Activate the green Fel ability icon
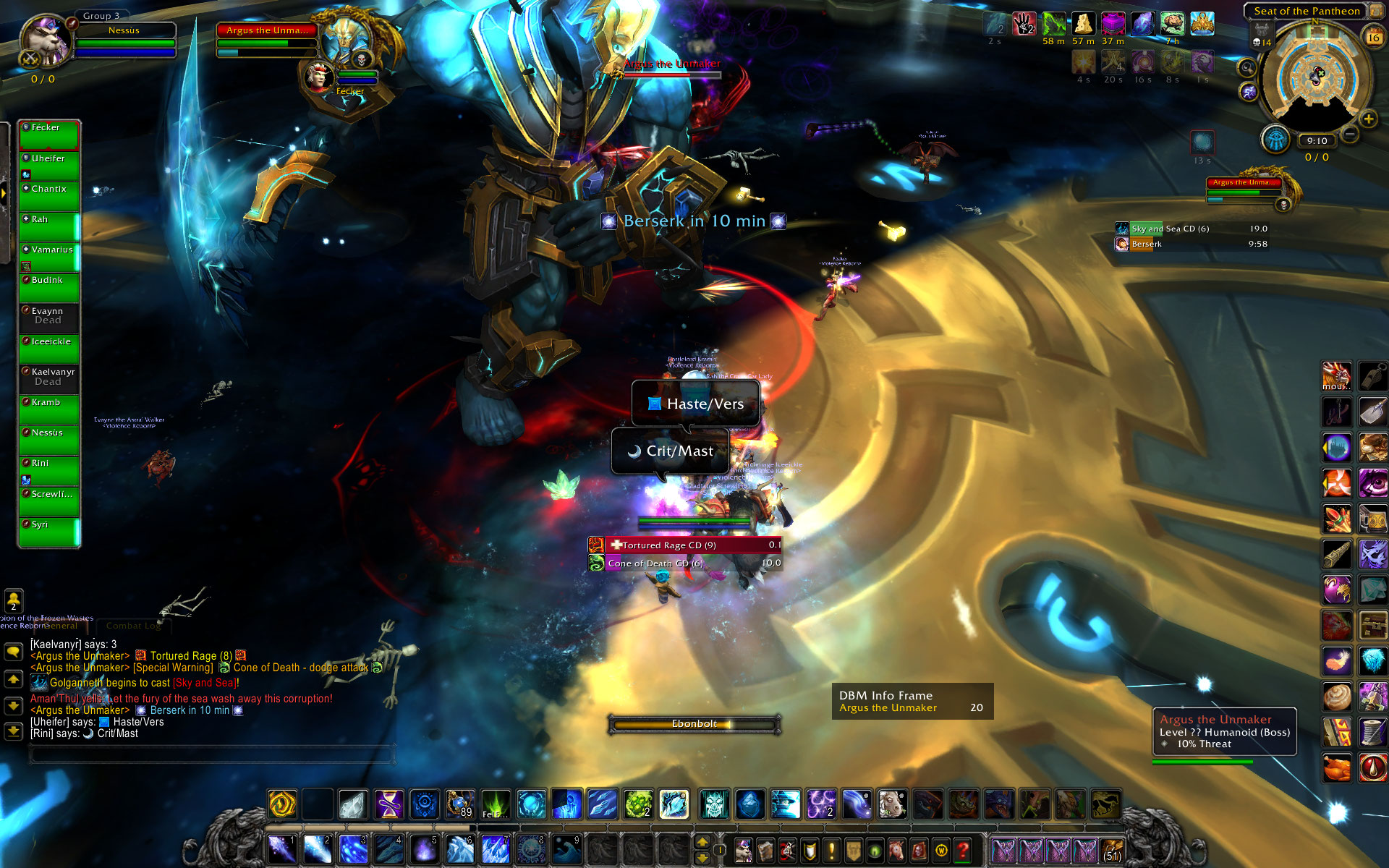 [x=495, y=804]
